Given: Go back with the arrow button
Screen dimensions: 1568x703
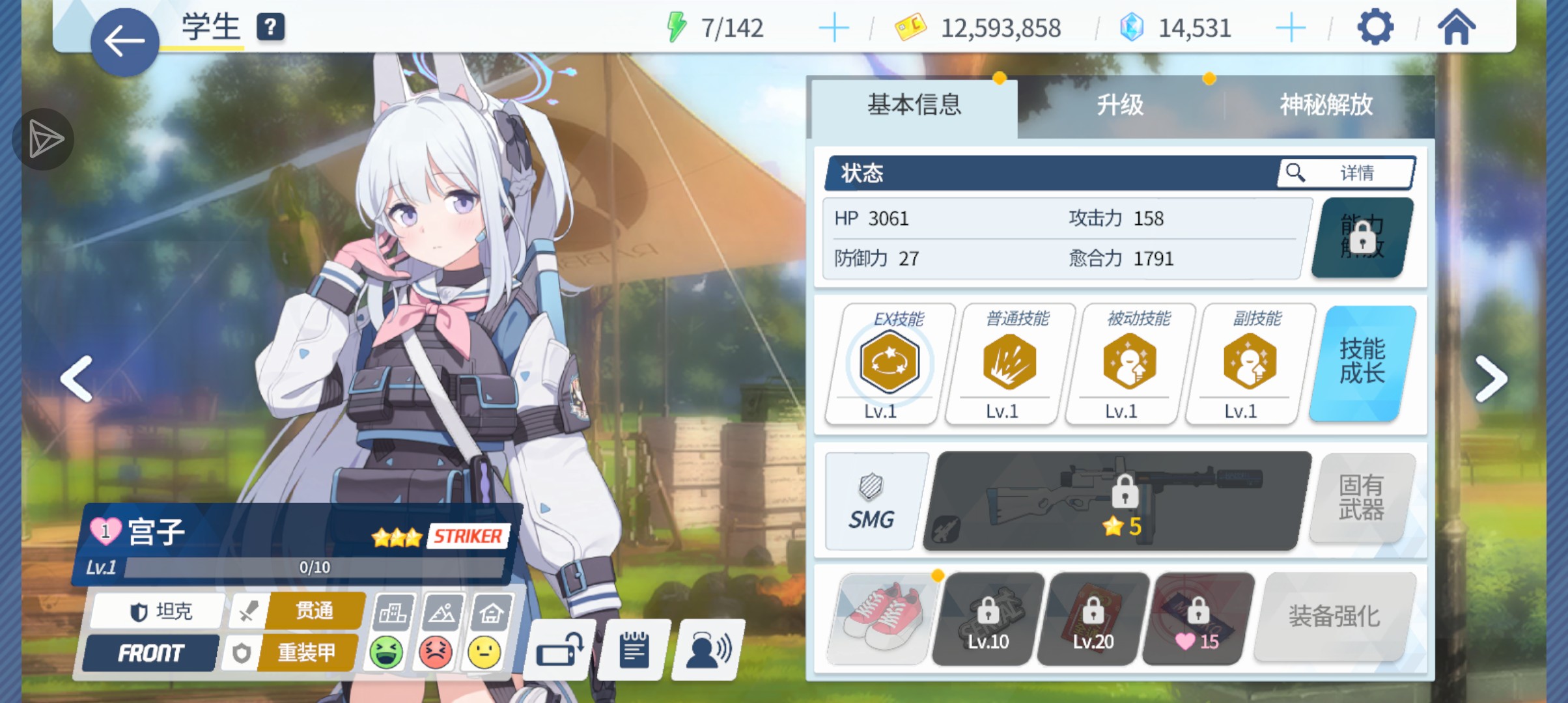Looking at the screenshot, I should coord(124,42).
